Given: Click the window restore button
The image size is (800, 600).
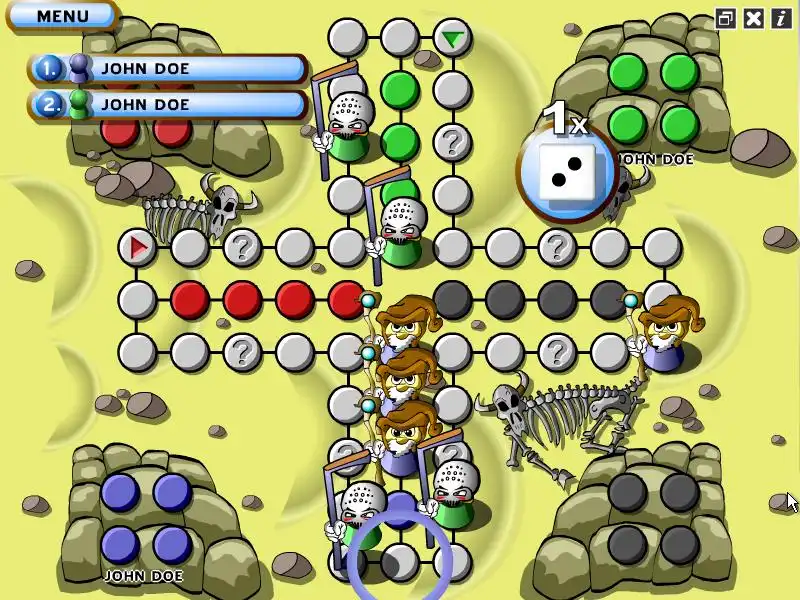Looking at the screenshot, I should point(725,18).
